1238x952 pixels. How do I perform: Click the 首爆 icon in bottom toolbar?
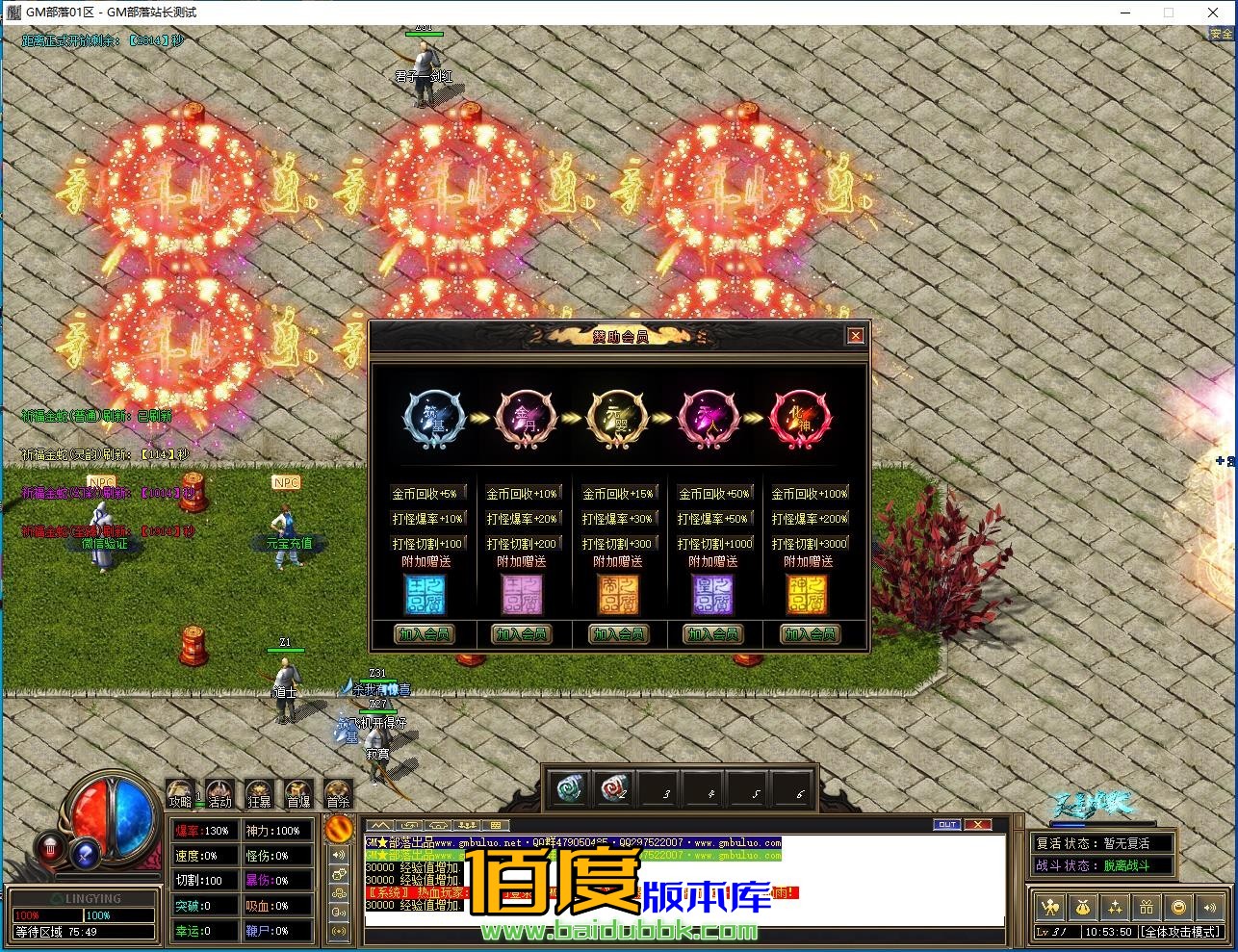click(297, 791)
